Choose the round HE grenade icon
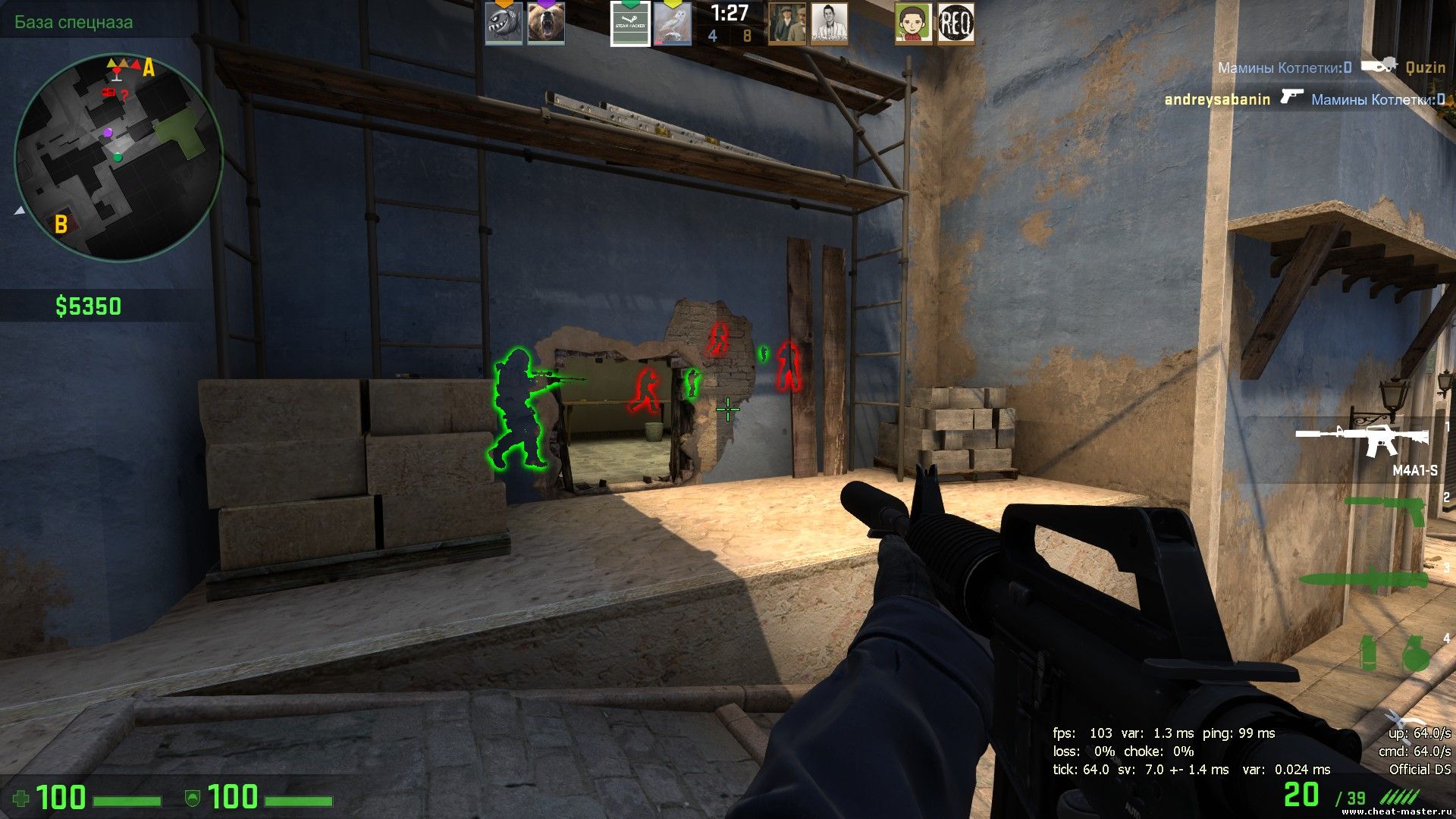This screenshot has width=1456, height=819. point(1414,654)
